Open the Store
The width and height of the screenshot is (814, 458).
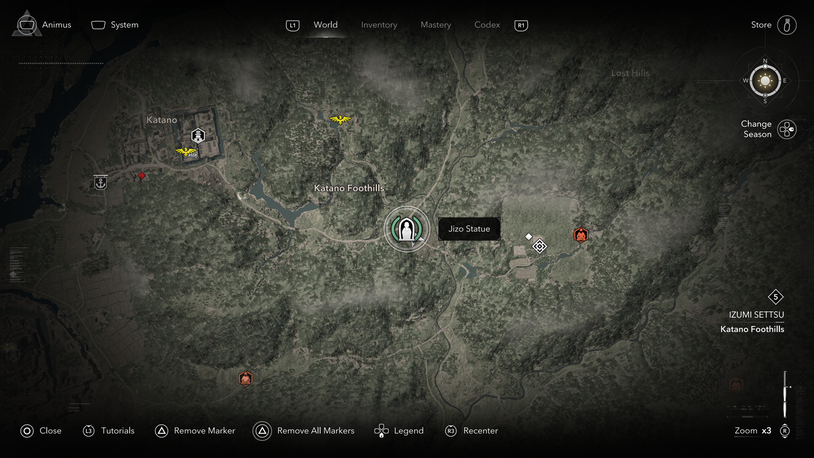[774, 25]
